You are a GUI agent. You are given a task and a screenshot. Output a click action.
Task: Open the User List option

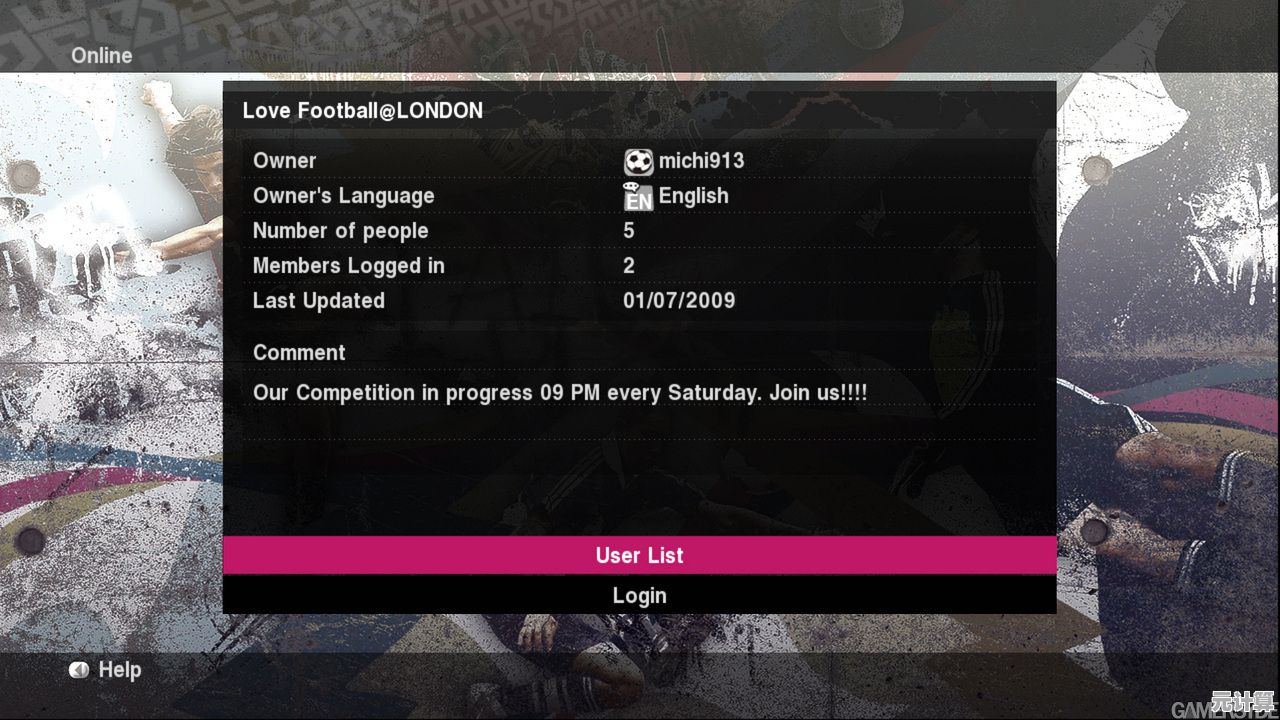pos(639,555)
